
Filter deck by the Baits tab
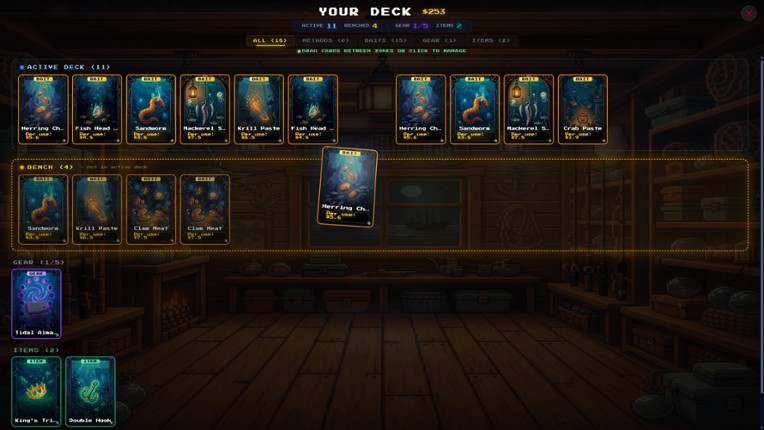385,41
